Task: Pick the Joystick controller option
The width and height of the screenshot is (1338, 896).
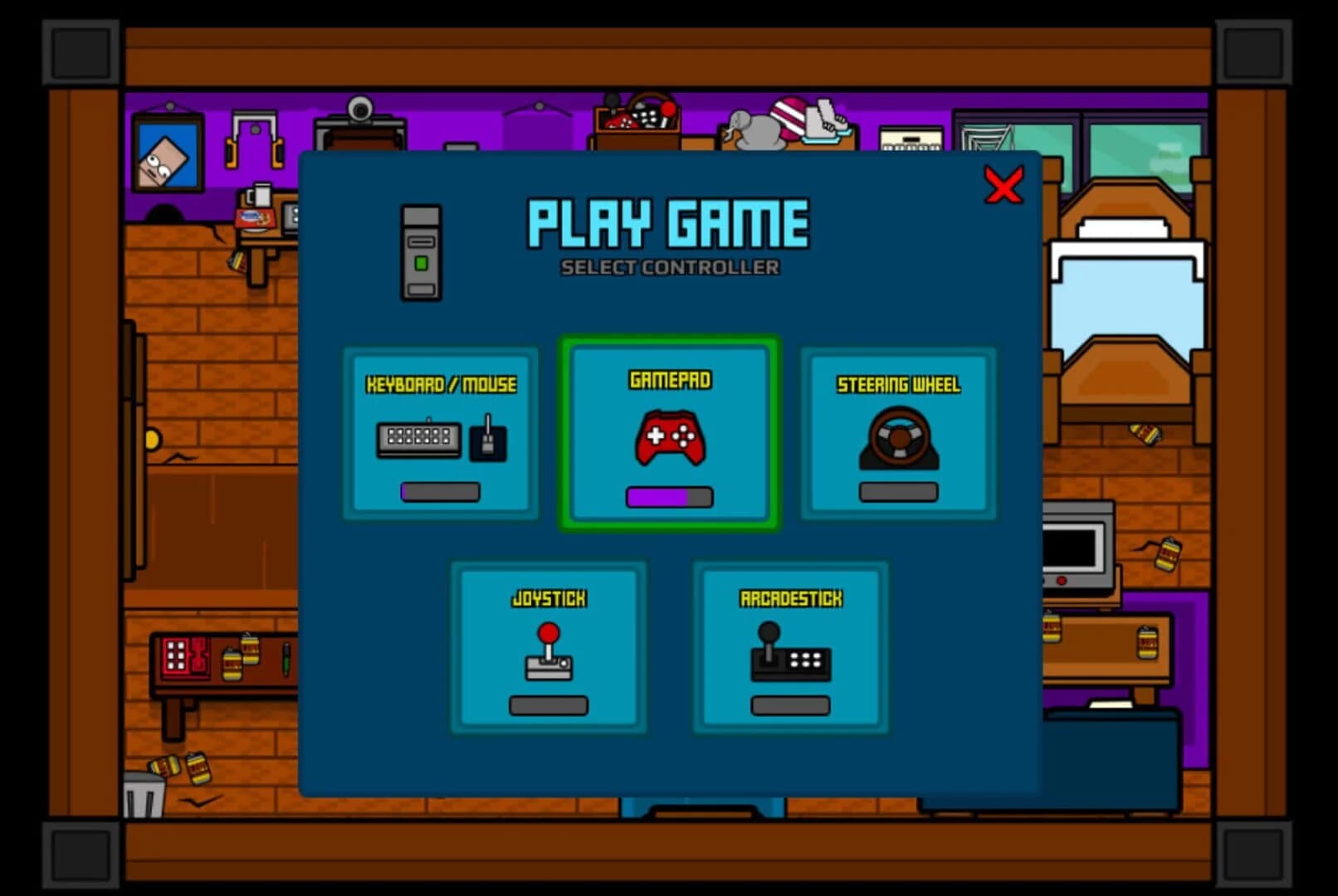Action: click(549, 647)
